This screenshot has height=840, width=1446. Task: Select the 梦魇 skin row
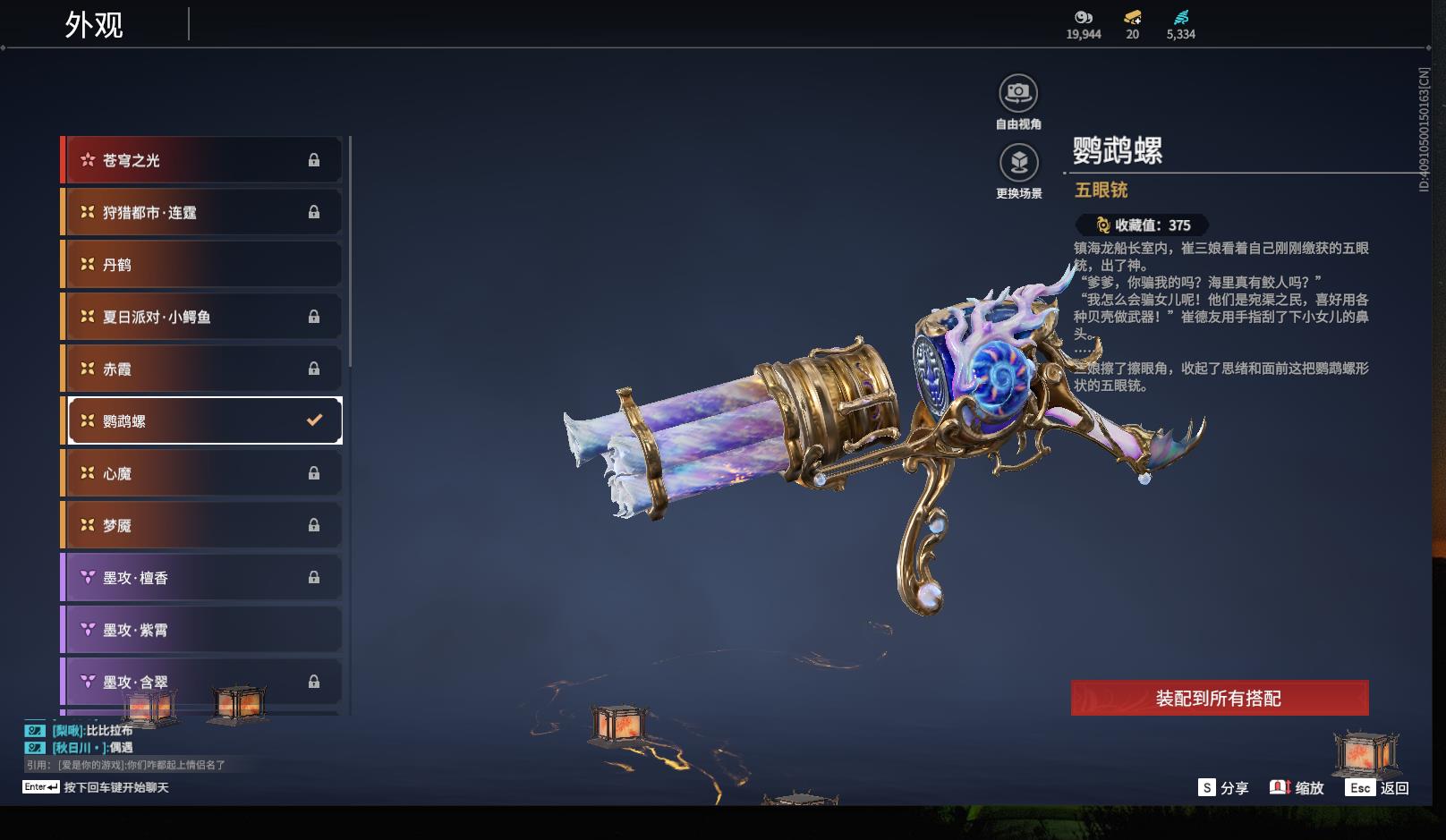202,525
